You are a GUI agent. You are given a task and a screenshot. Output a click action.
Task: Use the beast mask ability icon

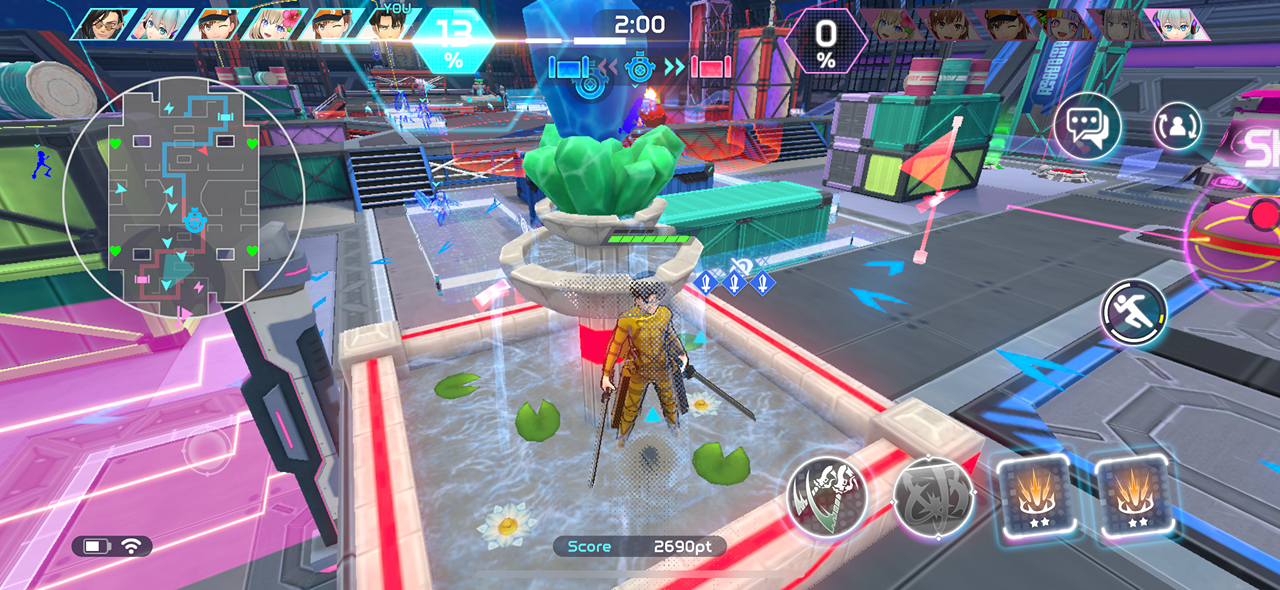[x=826, y=496]
